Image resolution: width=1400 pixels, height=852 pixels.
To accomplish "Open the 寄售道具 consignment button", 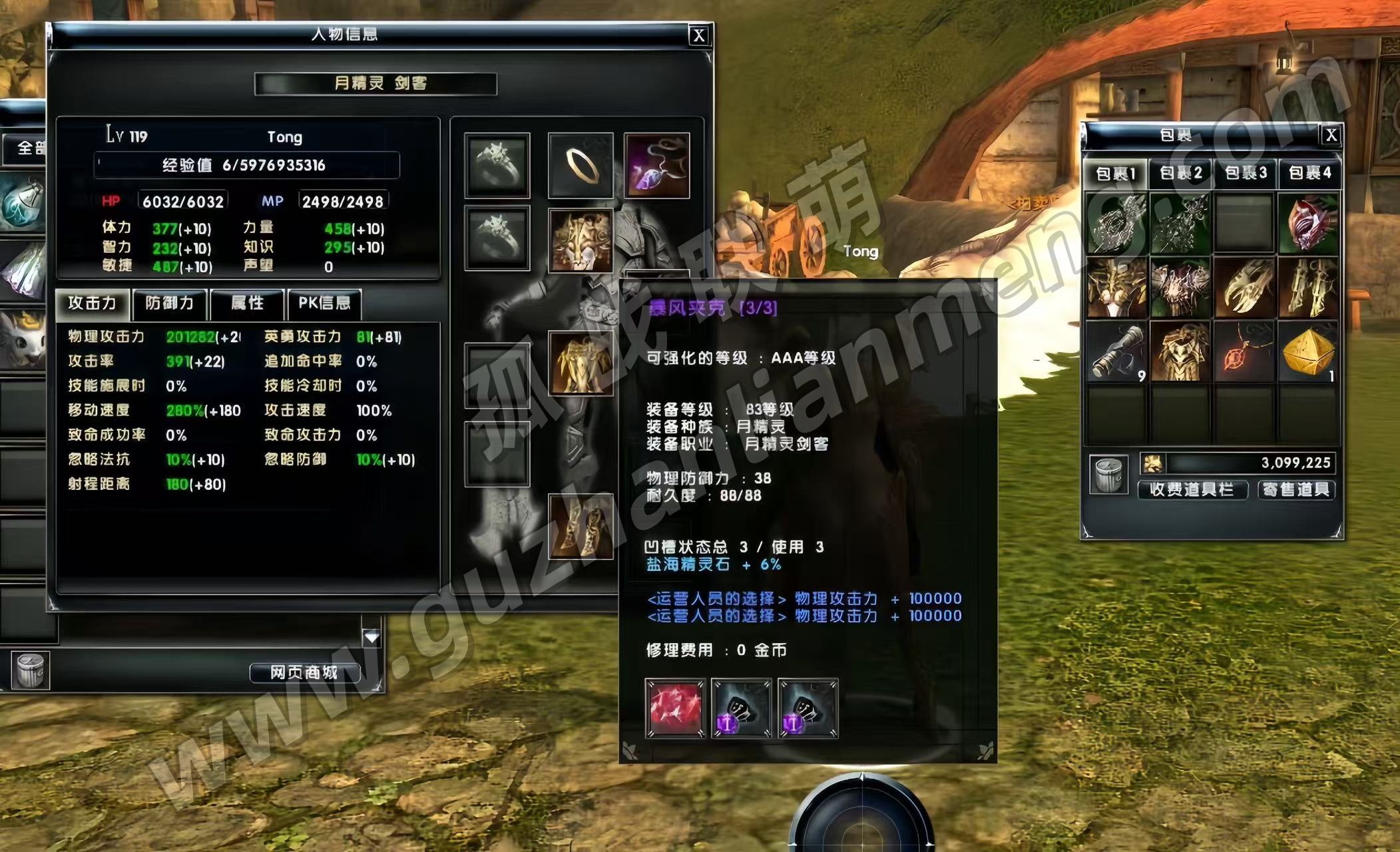I will point(1295,490).
